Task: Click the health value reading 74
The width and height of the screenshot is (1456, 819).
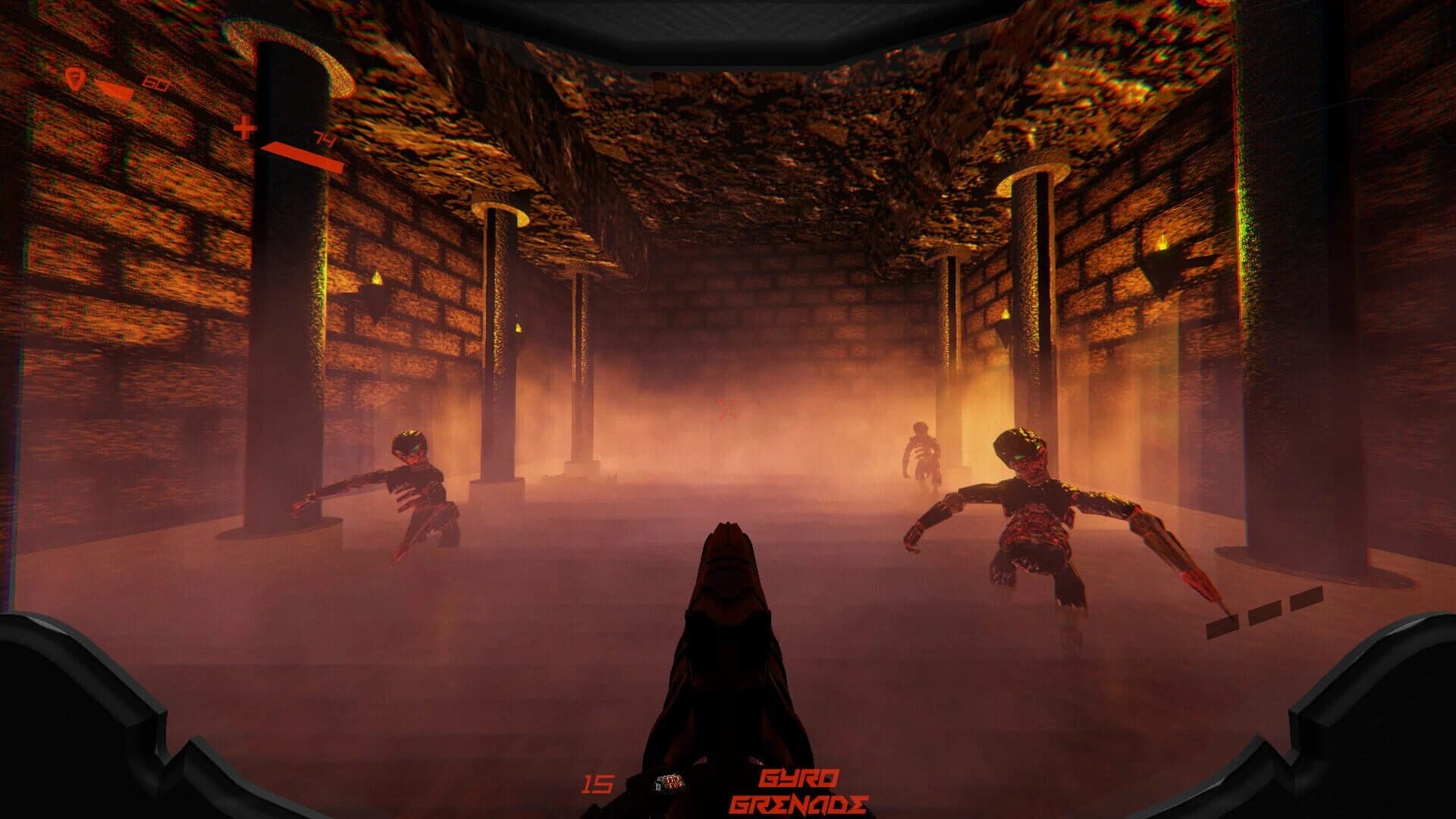Action: pos(322,137)
